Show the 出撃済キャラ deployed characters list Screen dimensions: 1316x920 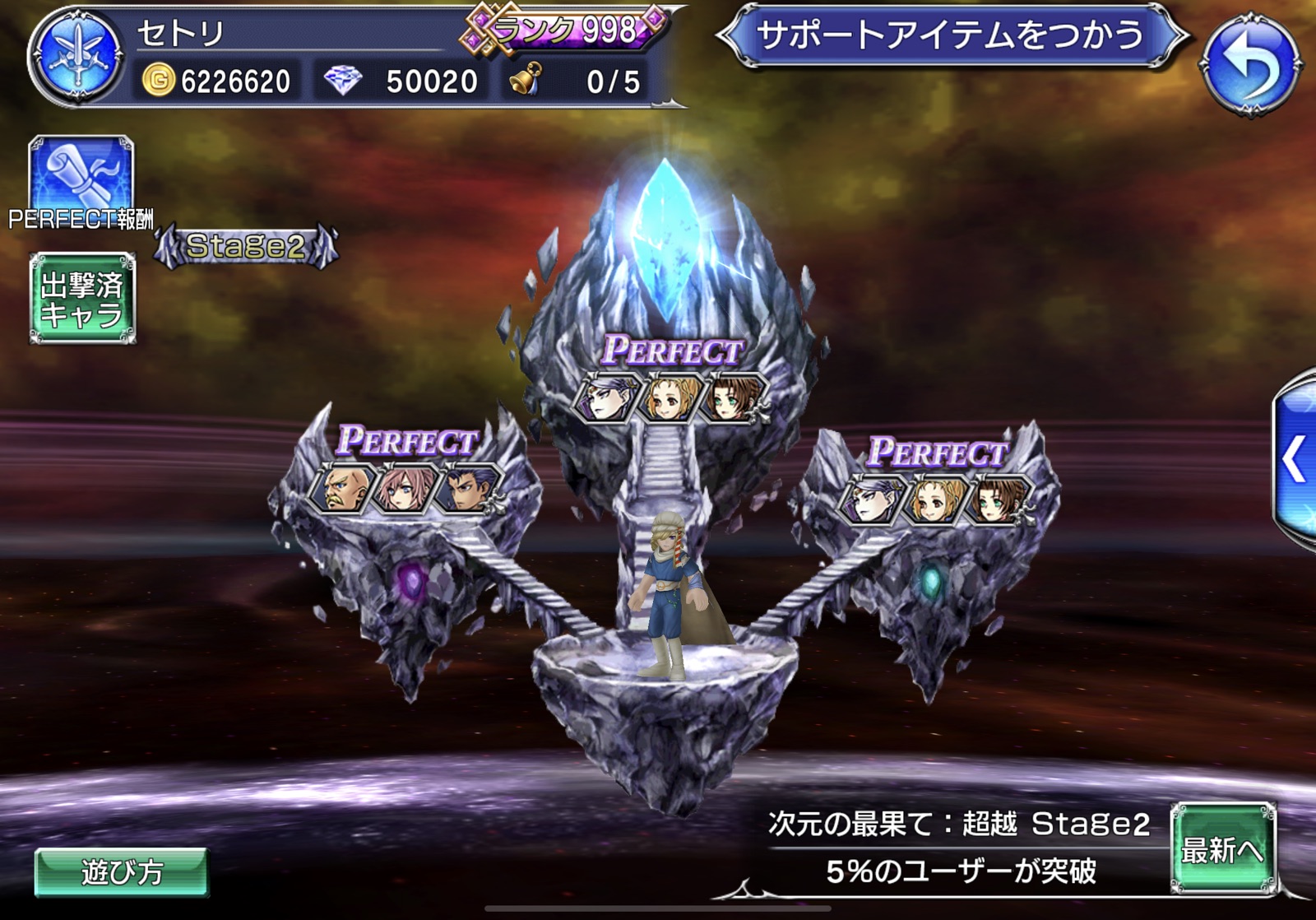[82, 299]
